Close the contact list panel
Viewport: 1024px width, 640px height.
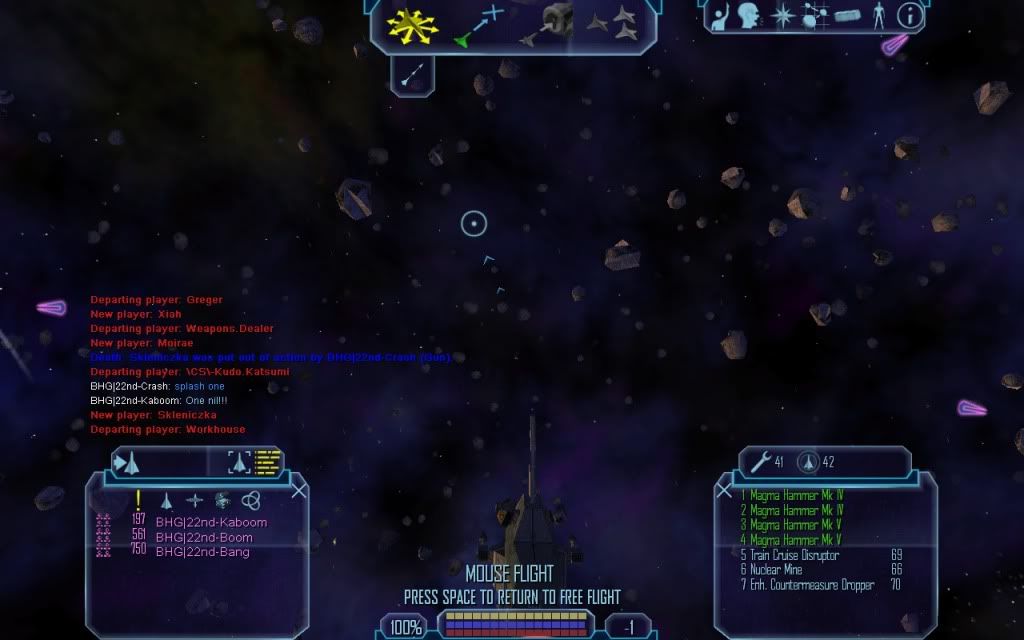(298, 490)
